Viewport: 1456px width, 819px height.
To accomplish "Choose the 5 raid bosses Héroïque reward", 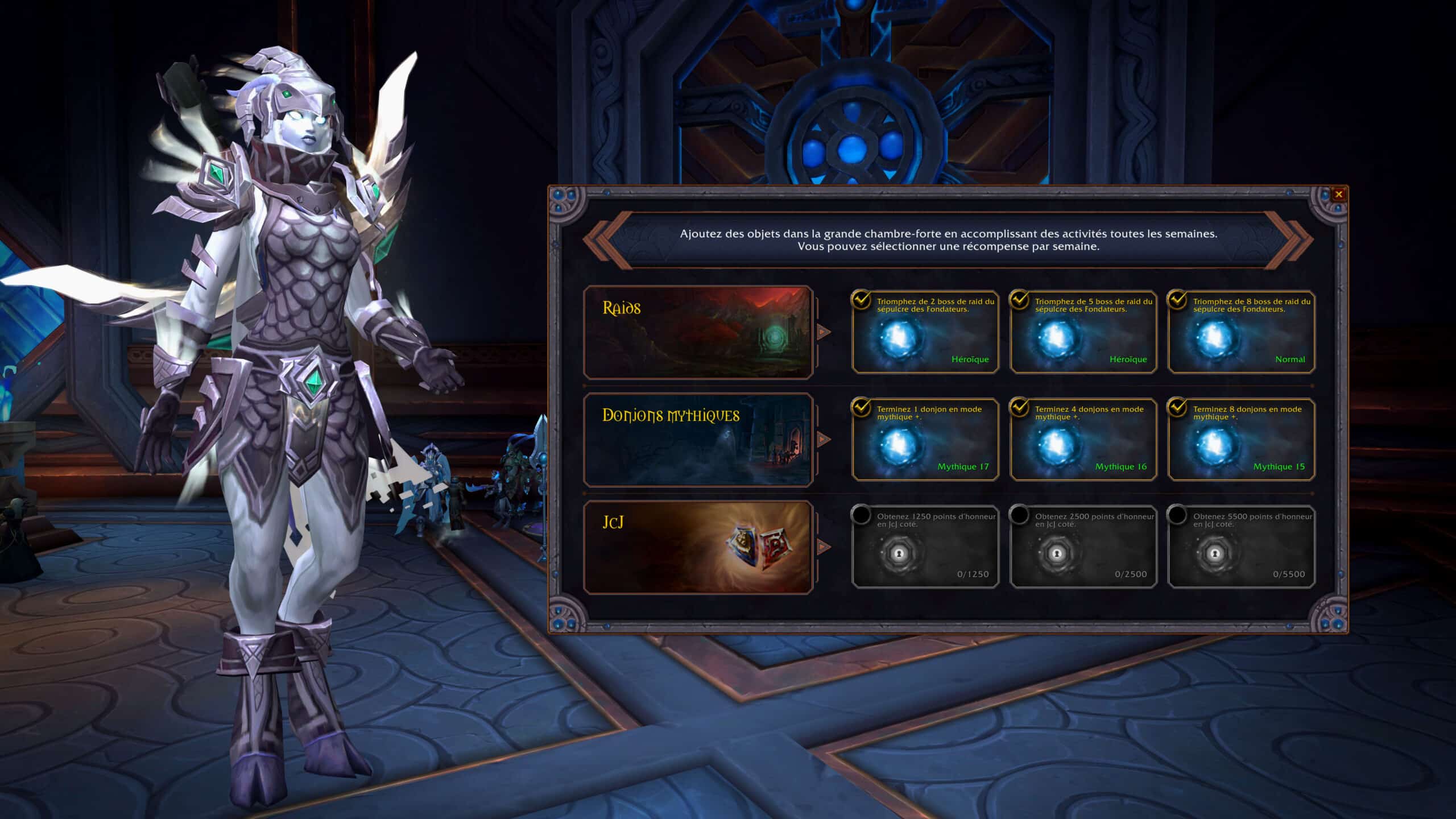I will pos(1083,333).
